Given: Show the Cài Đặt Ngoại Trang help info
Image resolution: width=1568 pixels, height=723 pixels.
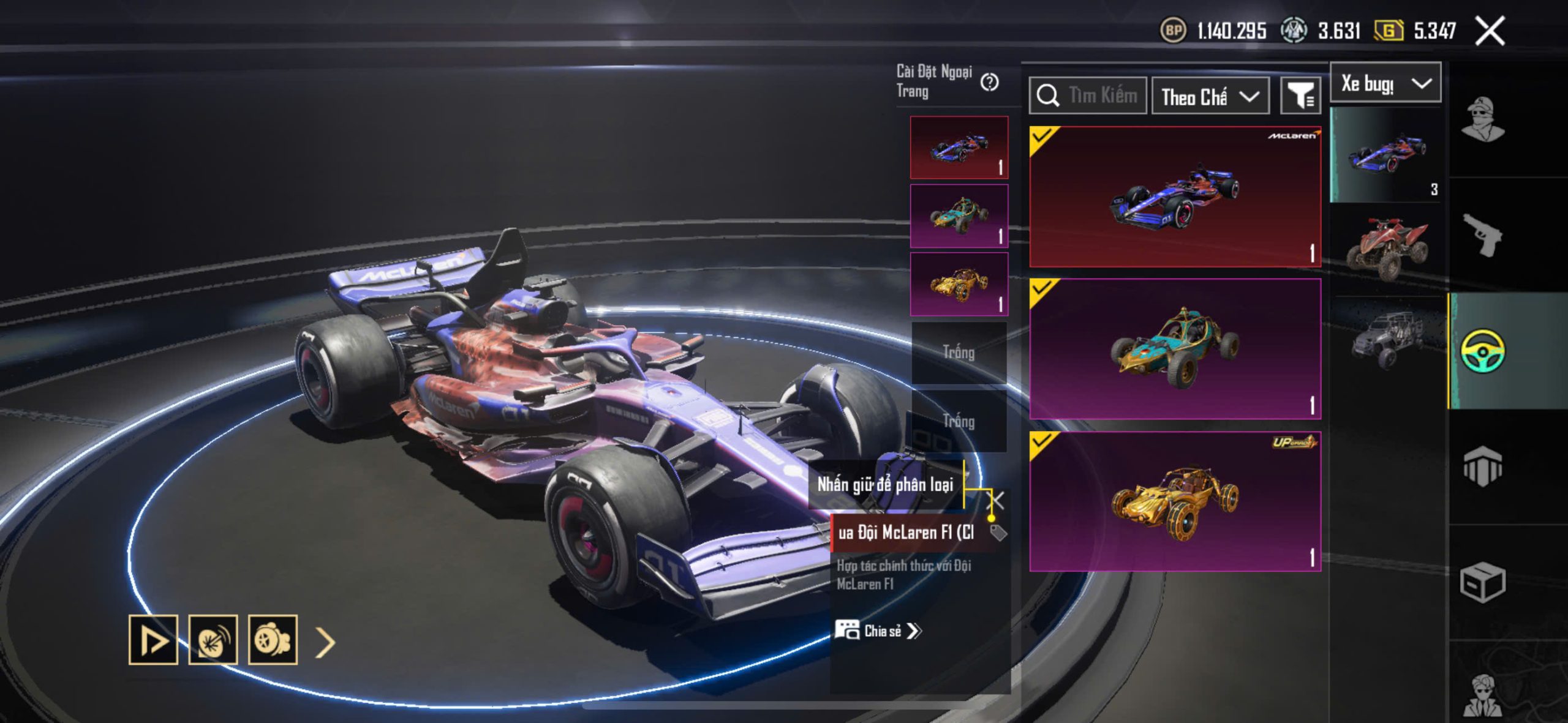Looking at the screenshot, I should pos(989,82).
